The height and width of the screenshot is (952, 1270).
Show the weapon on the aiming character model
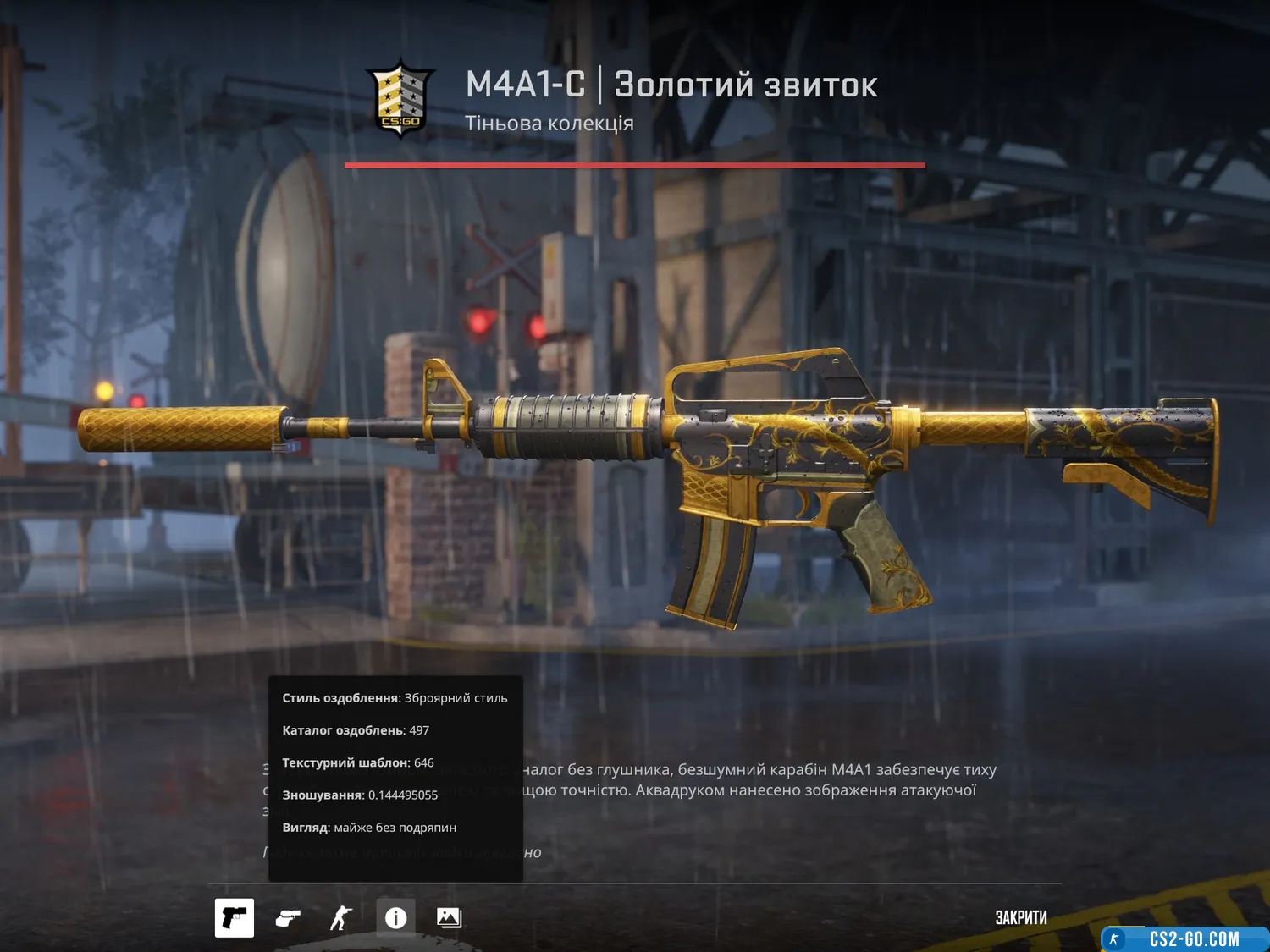341,918
